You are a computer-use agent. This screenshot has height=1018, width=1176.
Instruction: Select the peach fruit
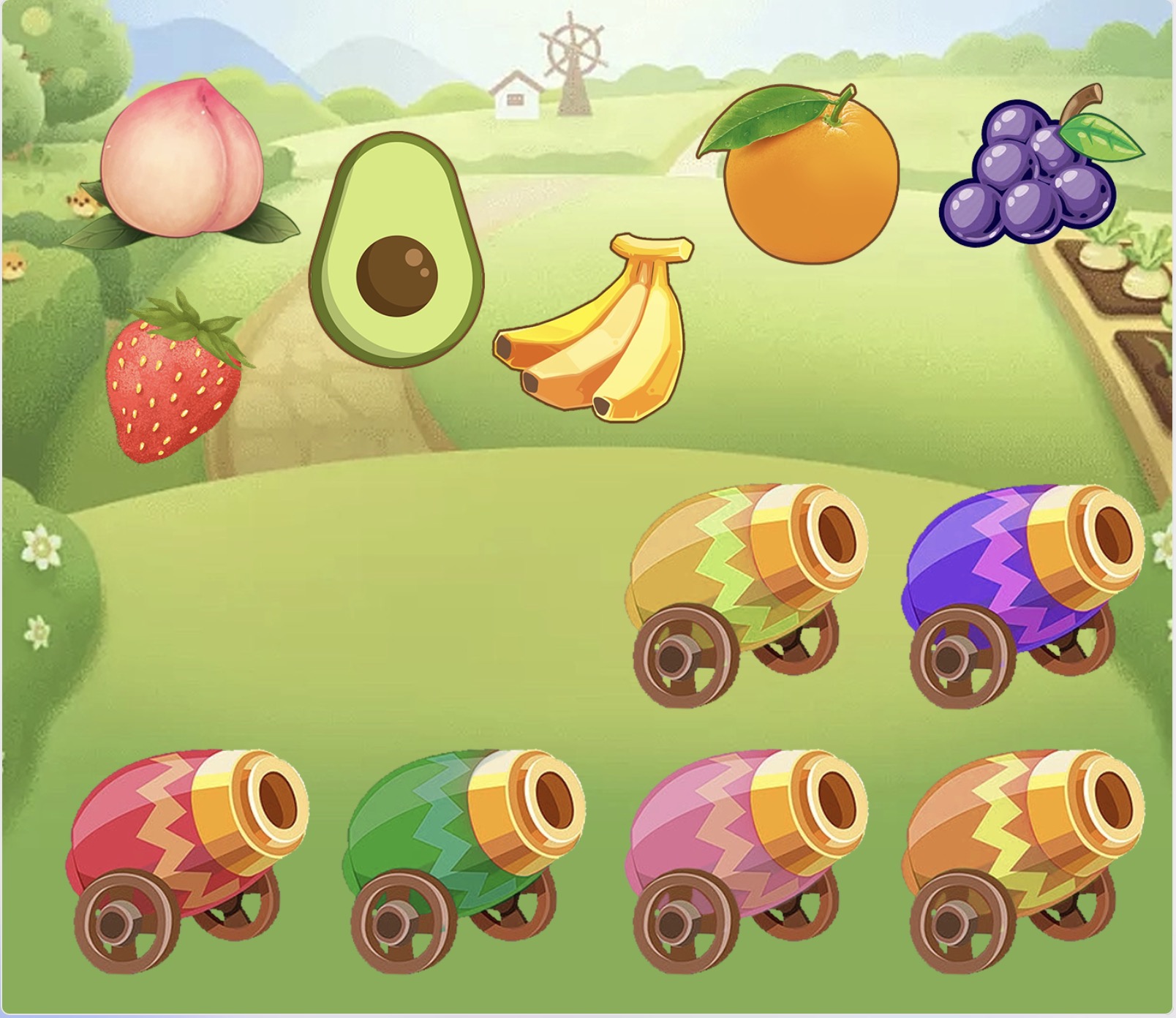(181, 161)
